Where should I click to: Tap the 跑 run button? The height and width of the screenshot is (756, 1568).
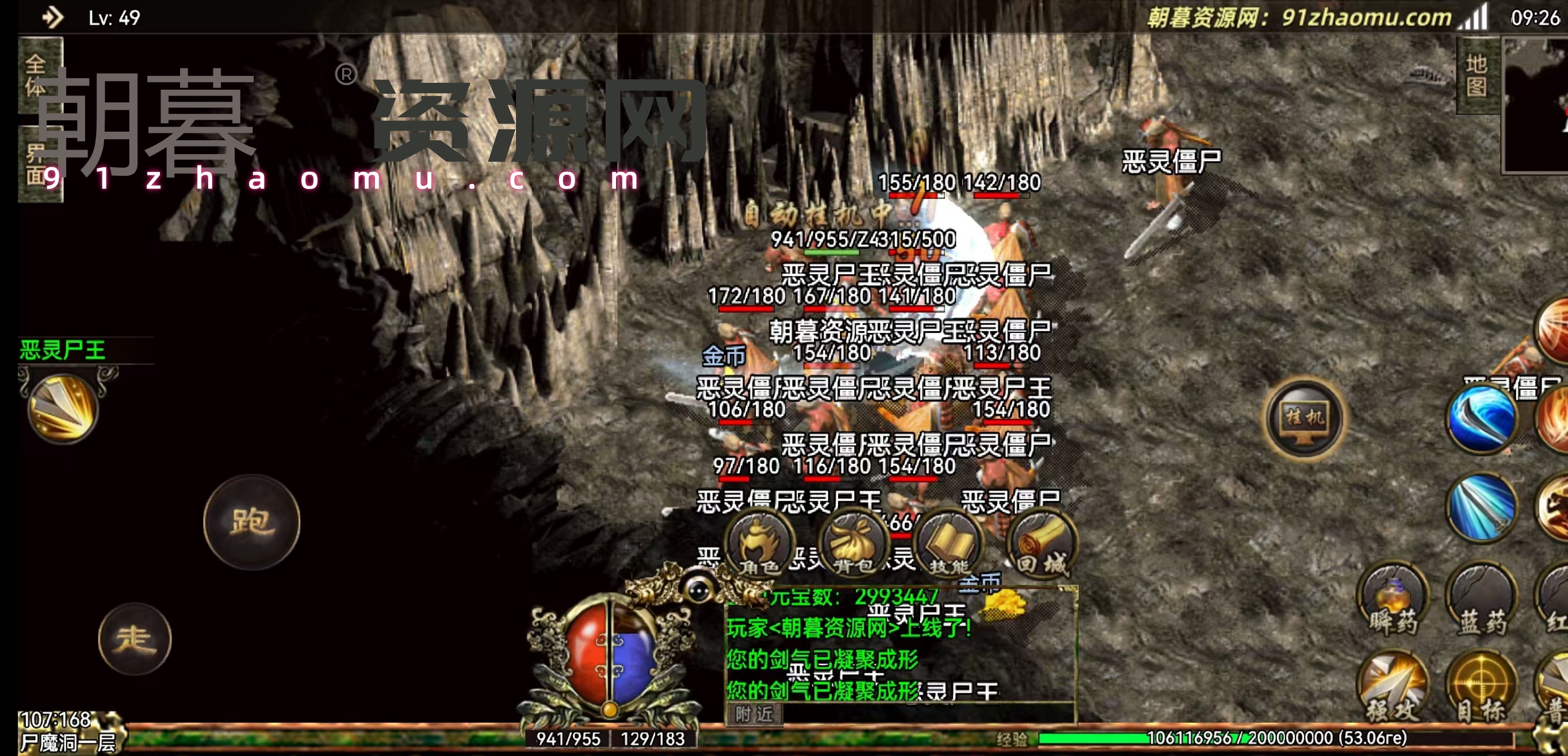coord(251,522)
